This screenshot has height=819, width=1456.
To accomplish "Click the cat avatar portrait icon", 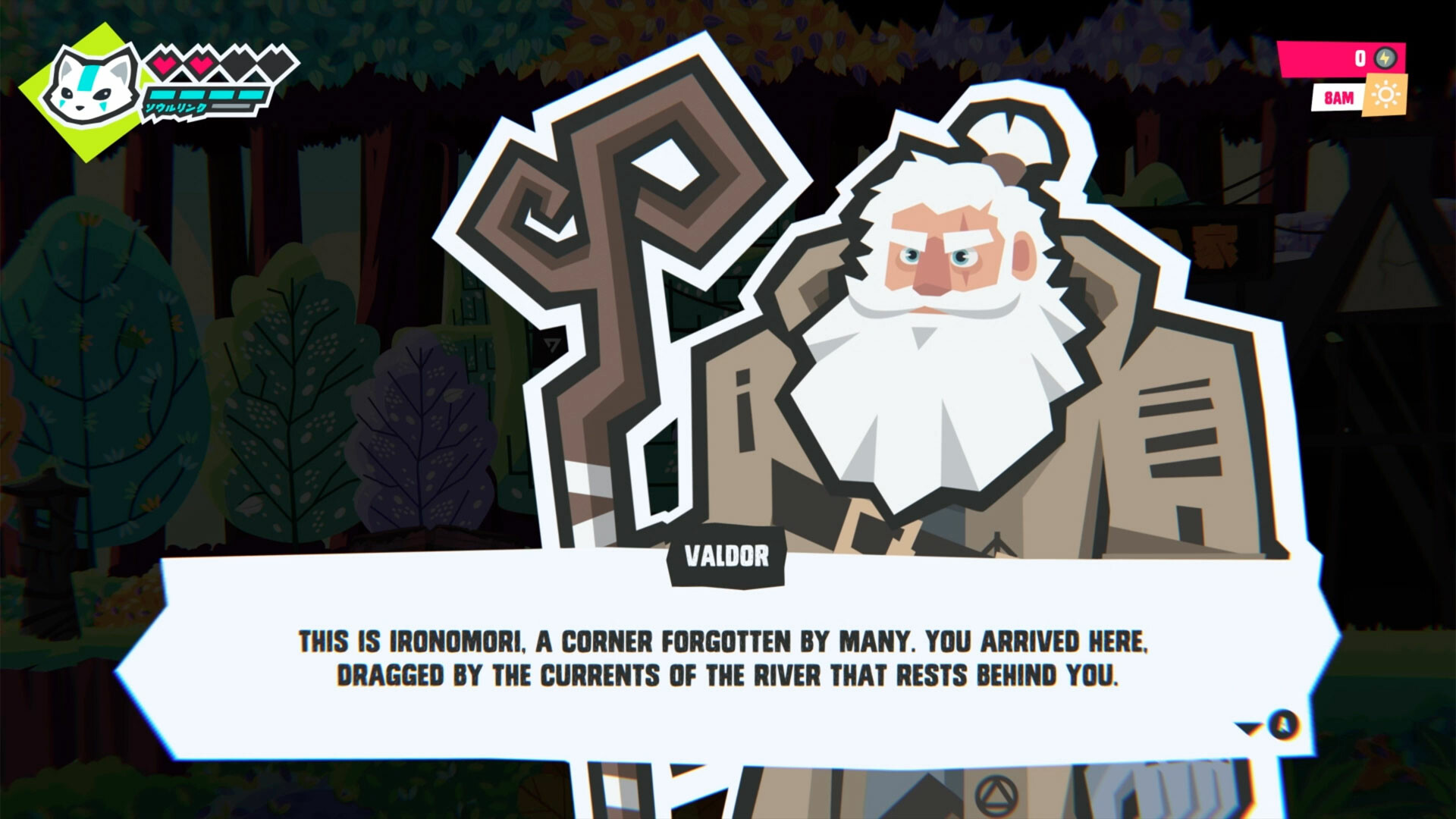I will click(x=89, y=86).
